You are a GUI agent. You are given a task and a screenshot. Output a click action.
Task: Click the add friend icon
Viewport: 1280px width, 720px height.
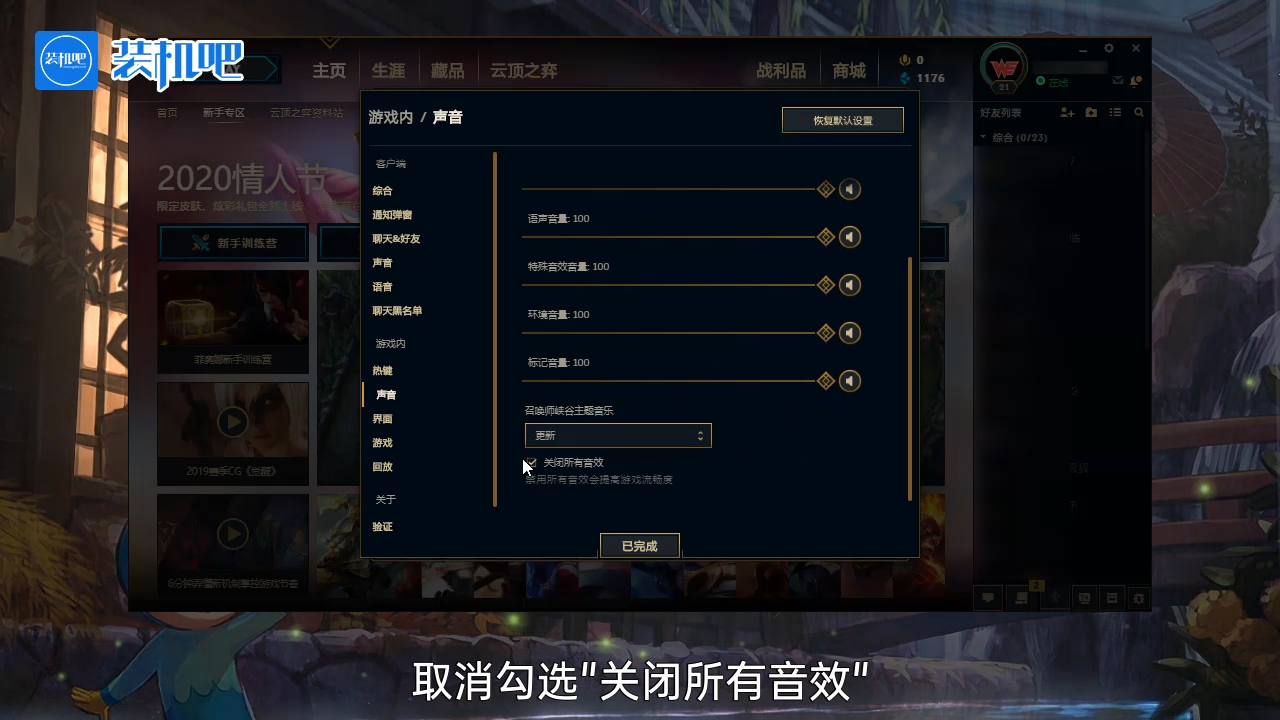tap(1068, 112)
